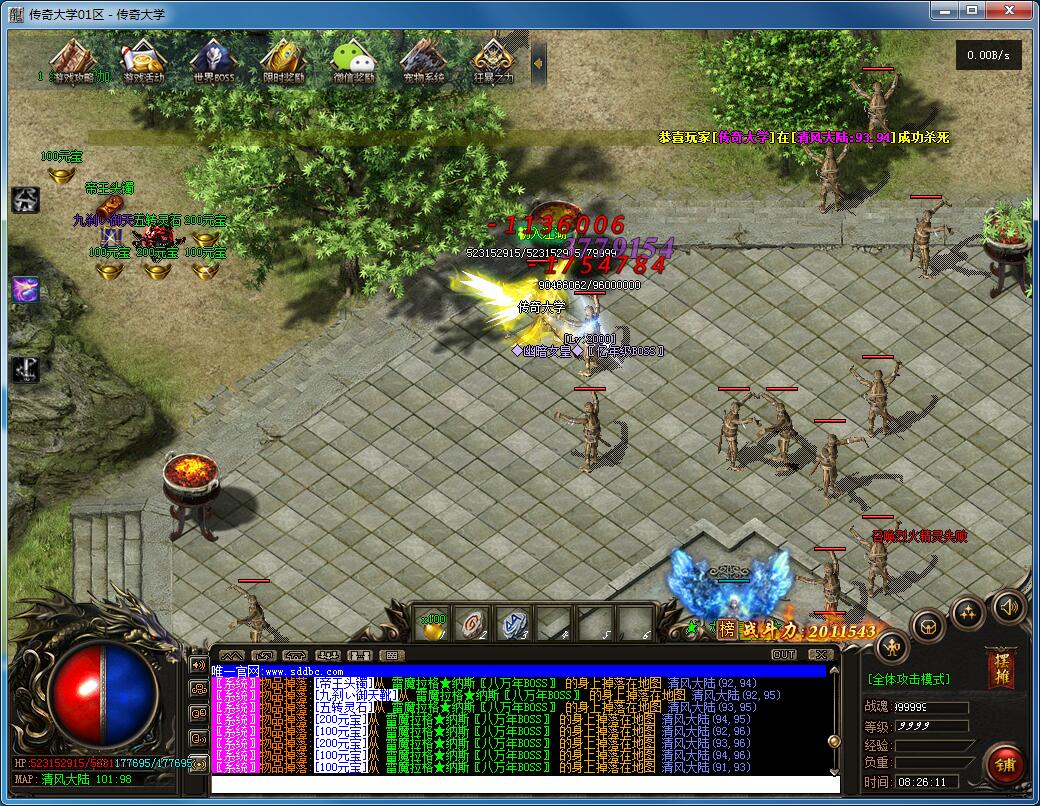Click the chat text input field
Screen dimensions: 1040x806
520,784
